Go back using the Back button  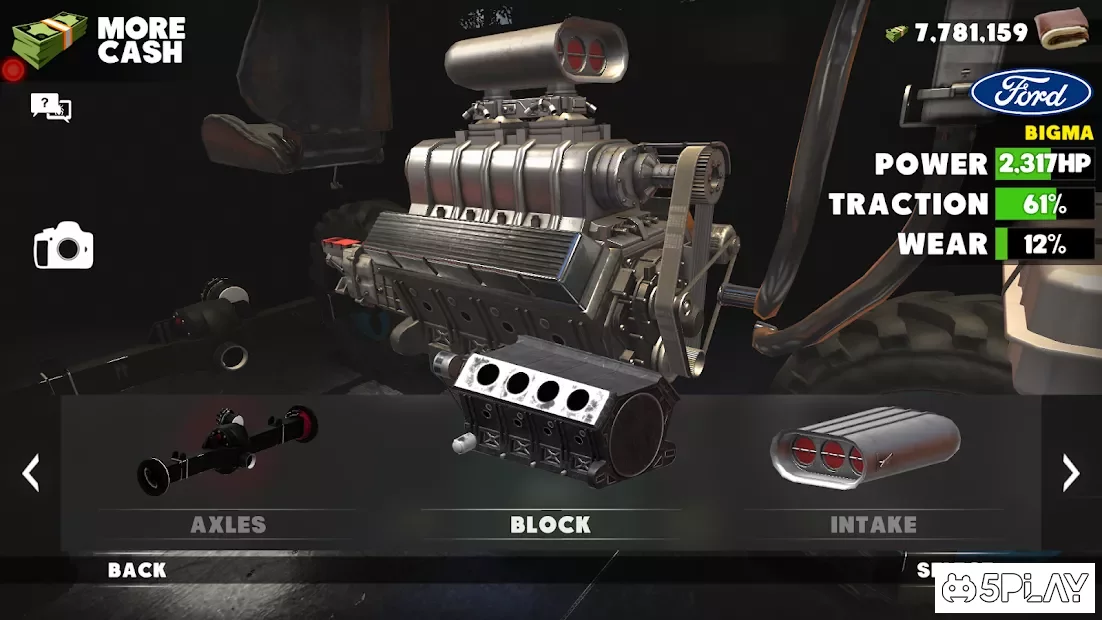point(137,570)
